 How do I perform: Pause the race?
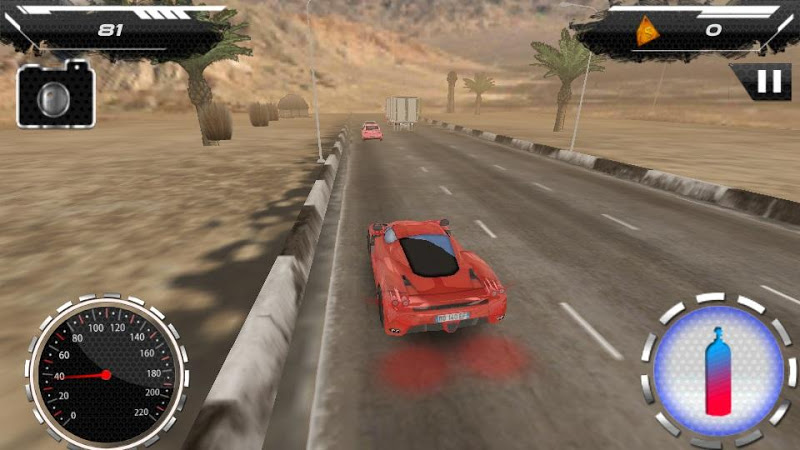[768, 82]
